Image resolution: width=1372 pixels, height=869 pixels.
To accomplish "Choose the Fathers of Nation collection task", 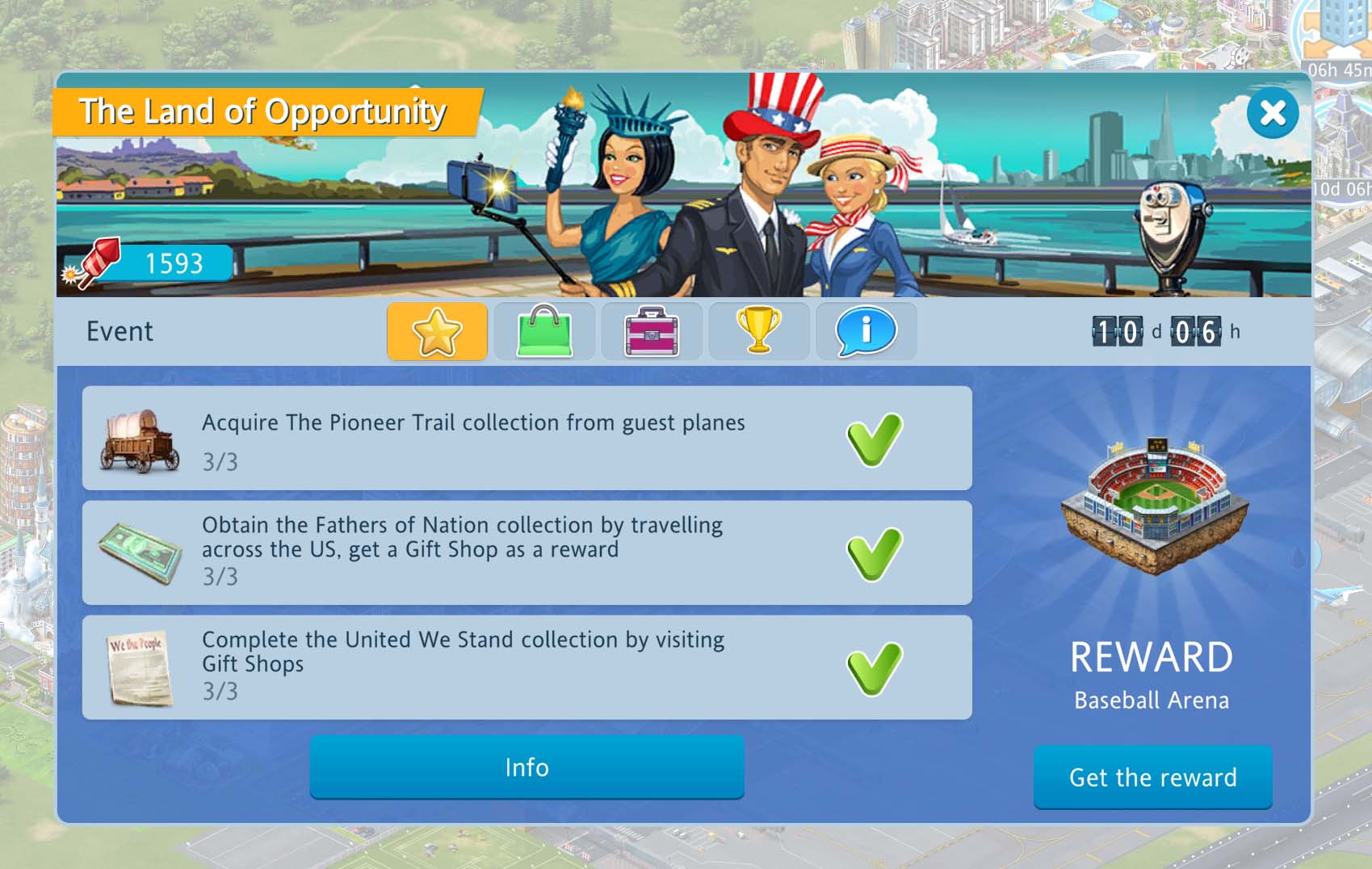I will pyautogui.click(x=527, y=552).
